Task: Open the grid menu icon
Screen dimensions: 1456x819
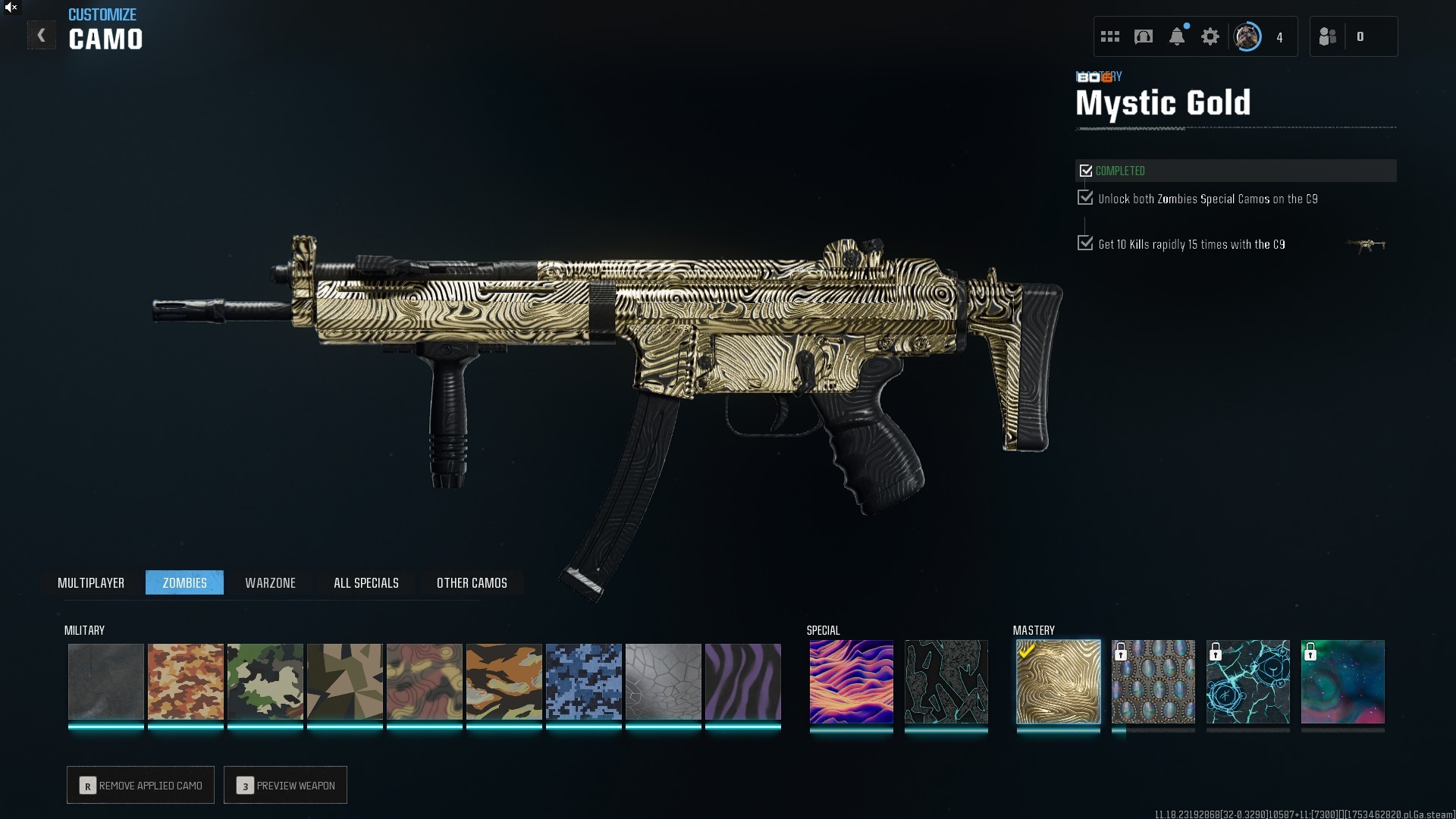Action: tap(1110, 36)
